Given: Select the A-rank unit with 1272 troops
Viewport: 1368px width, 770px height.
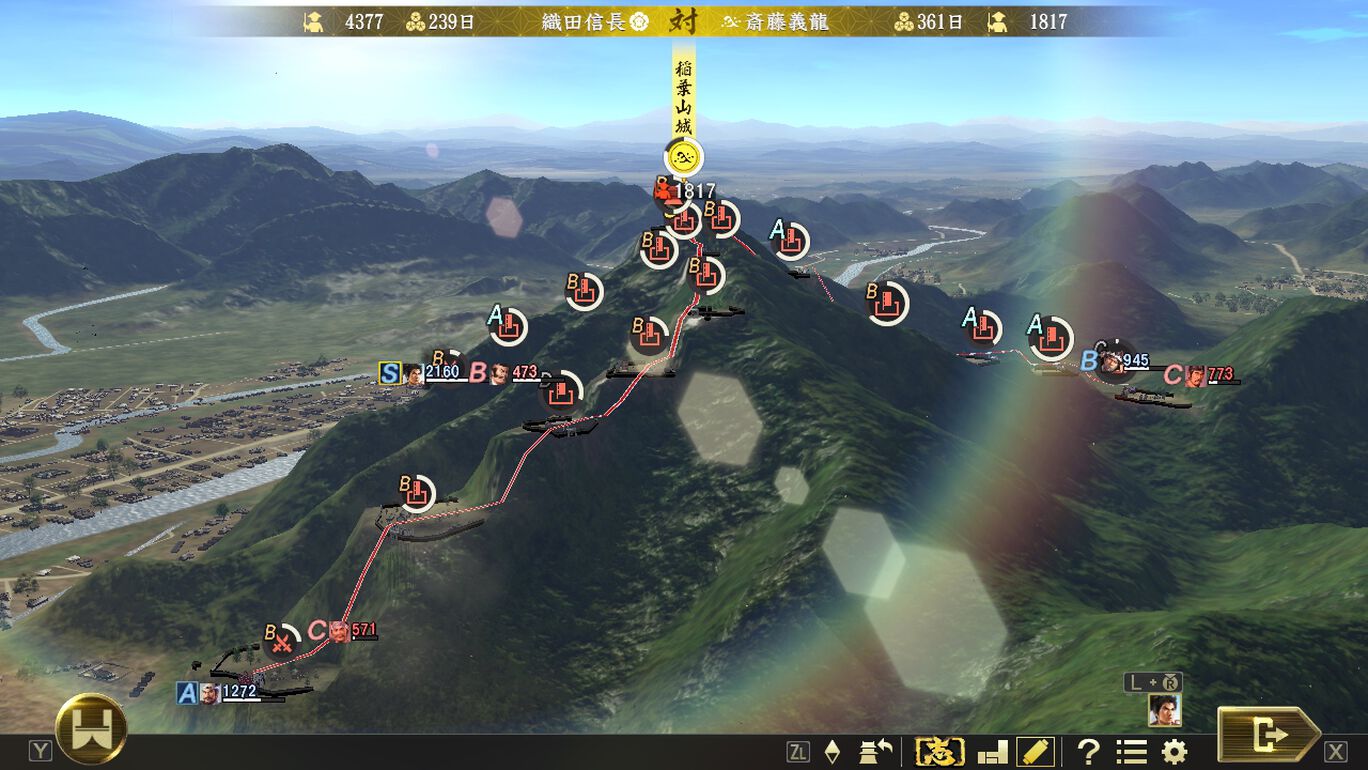Looking at the screenshot, I should [210, 693].
